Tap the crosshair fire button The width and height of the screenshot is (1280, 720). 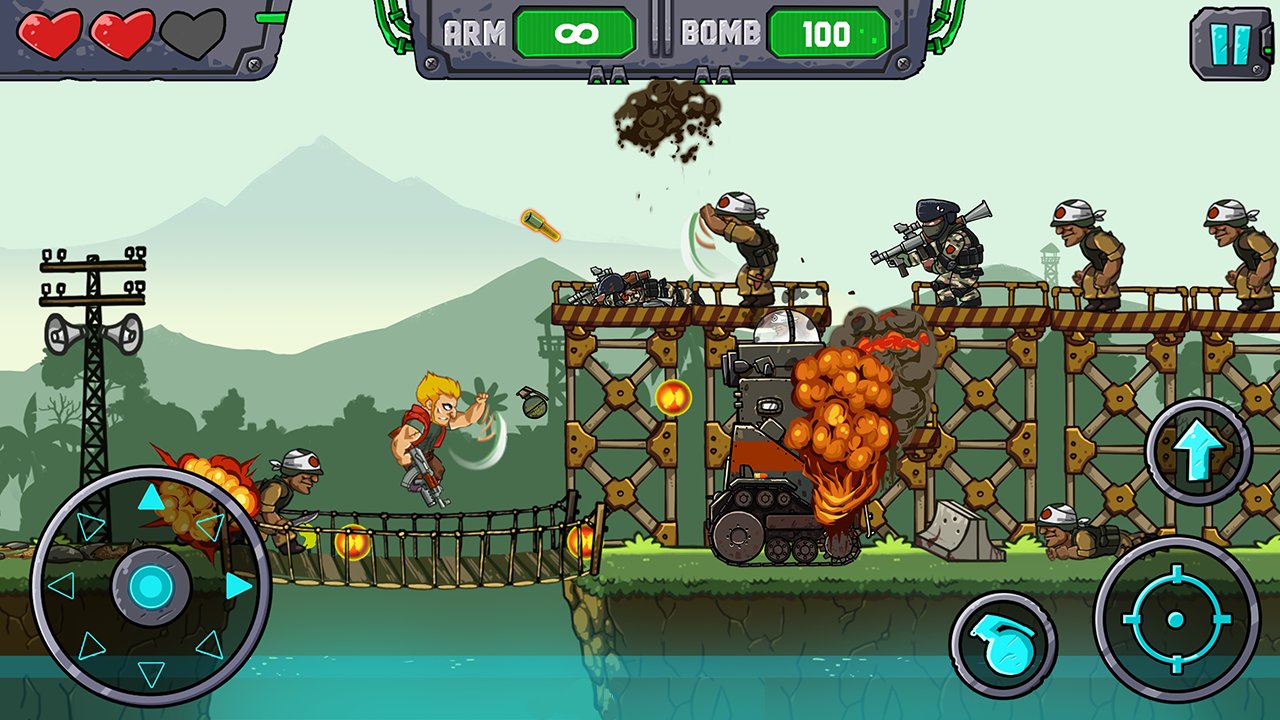tap(1176, 620)
